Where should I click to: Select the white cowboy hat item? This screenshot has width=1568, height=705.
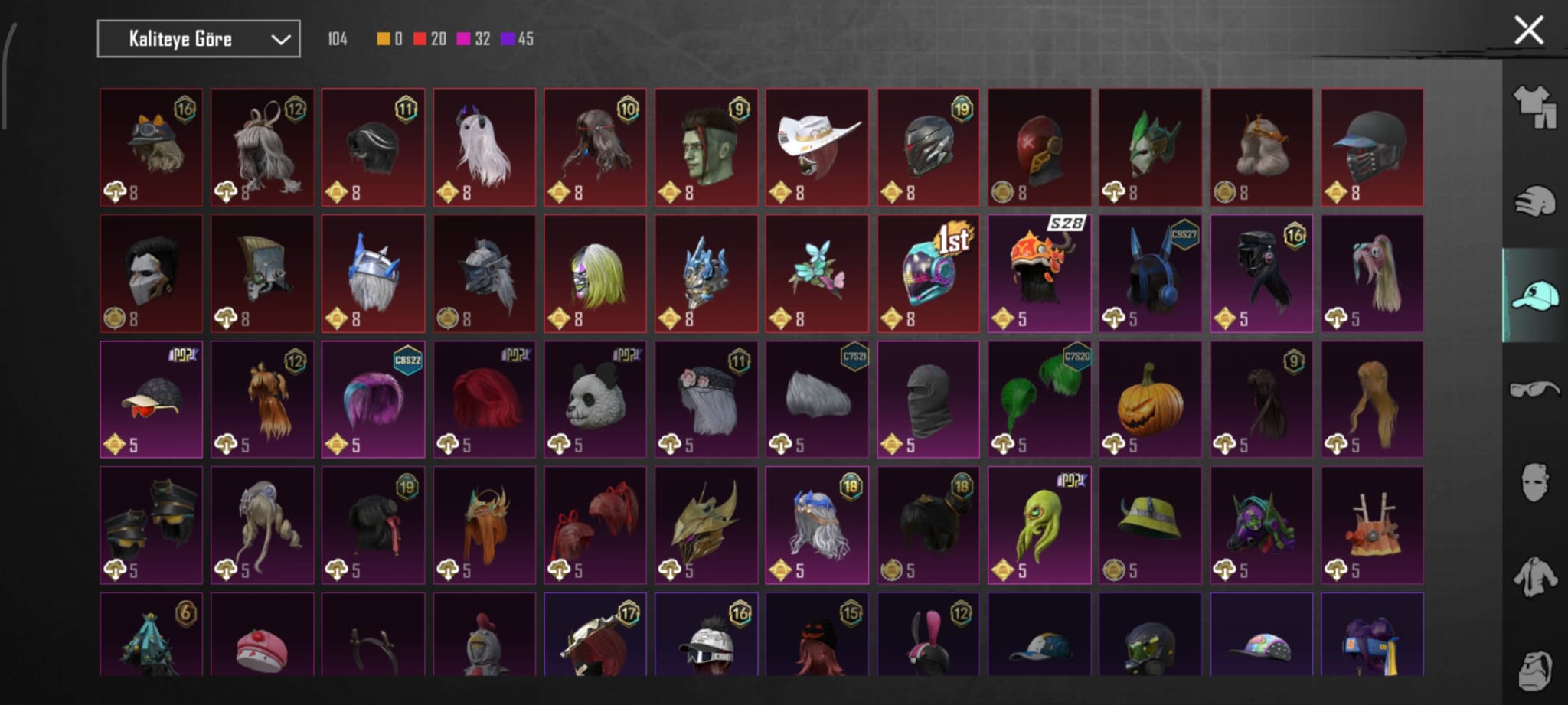click(x=817, y=147)
